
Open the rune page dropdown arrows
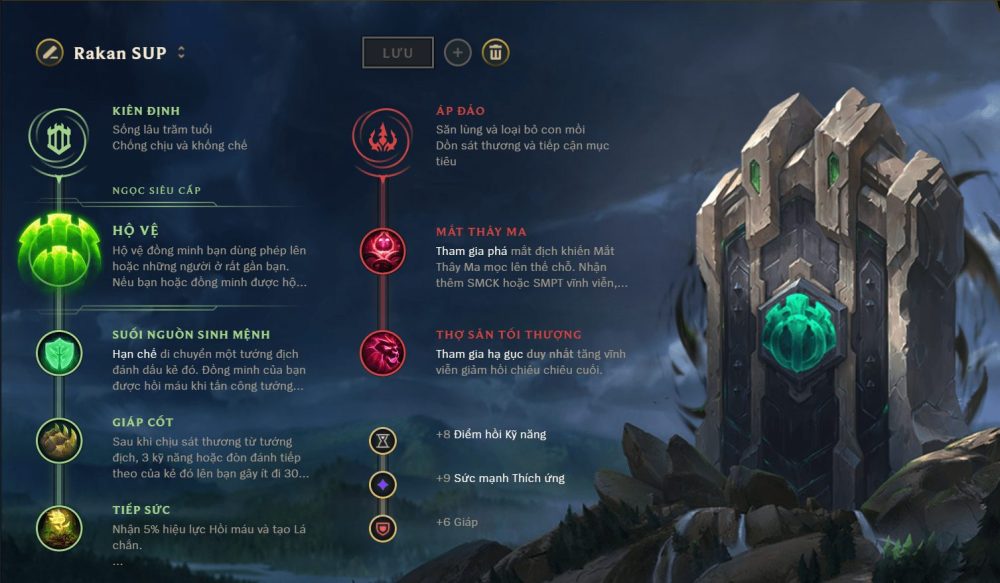click(181, 52)
